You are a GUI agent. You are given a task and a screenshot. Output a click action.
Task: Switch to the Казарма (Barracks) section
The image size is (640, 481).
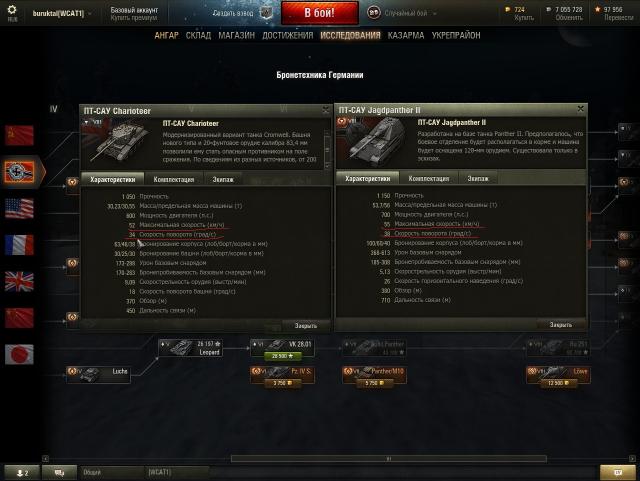(x=404, y=35)
